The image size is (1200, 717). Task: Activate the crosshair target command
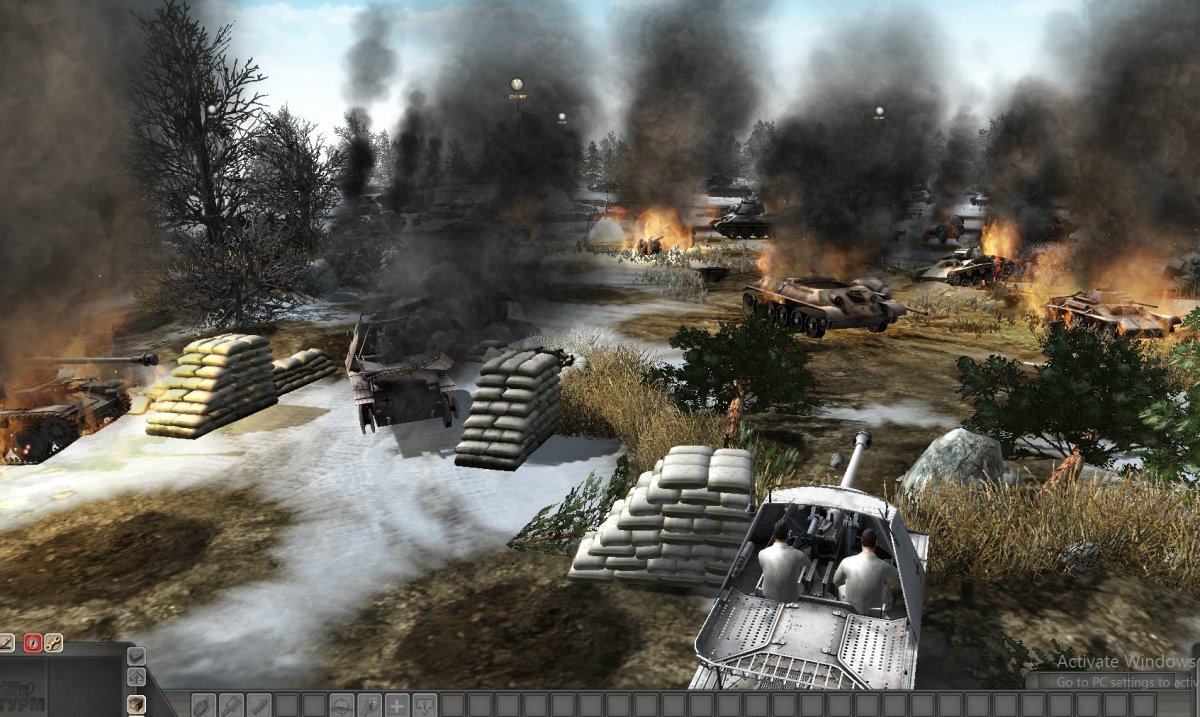point(342,704)
